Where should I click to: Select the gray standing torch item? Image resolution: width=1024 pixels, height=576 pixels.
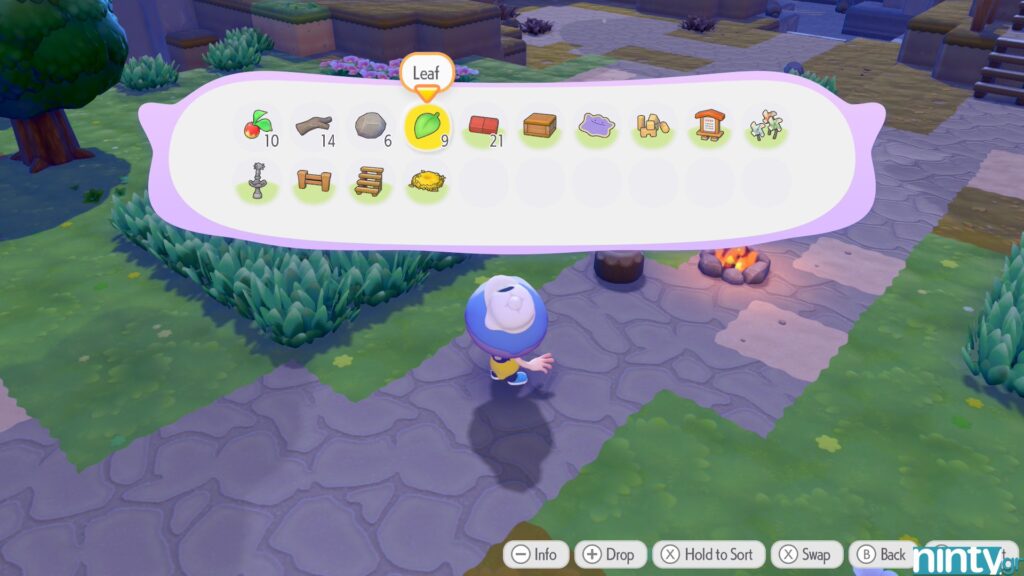coord(257,182)
